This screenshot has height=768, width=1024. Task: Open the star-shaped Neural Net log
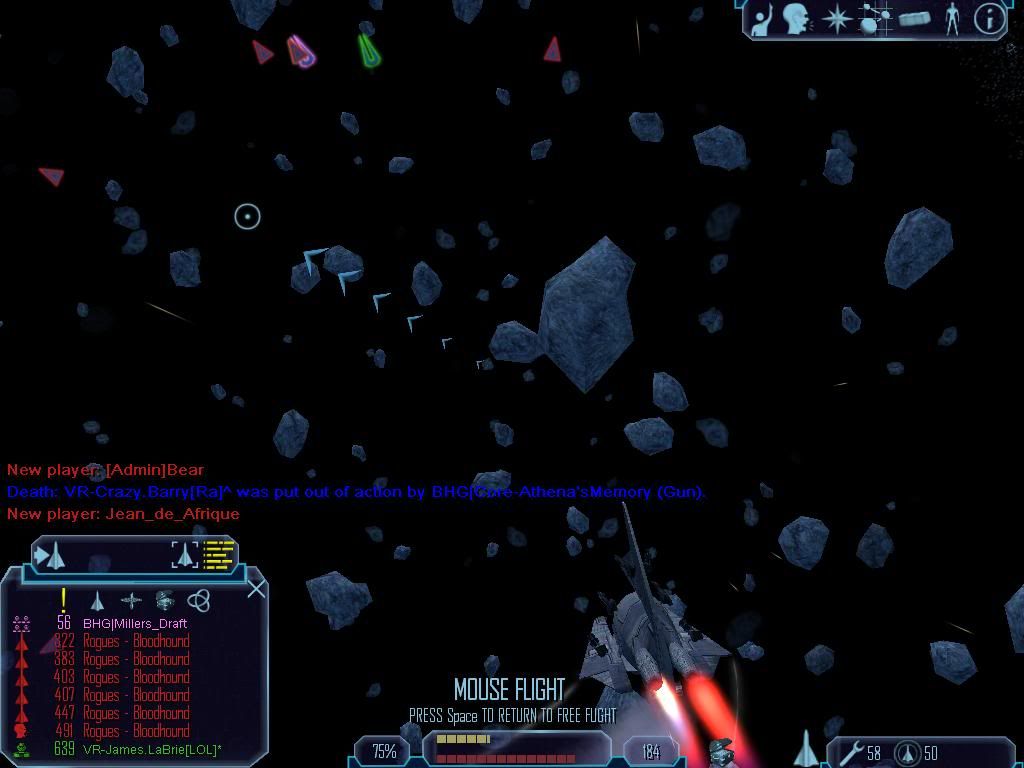coord(836,19)
